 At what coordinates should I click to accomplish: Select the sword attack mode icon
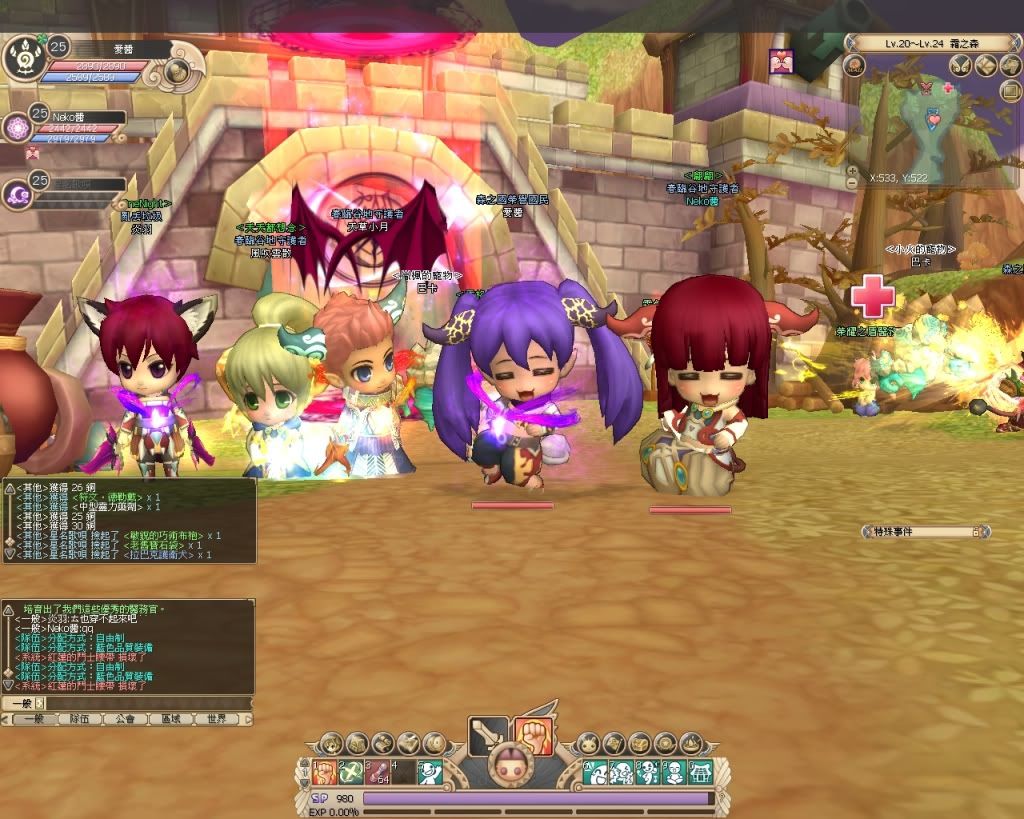pos(487,737)
